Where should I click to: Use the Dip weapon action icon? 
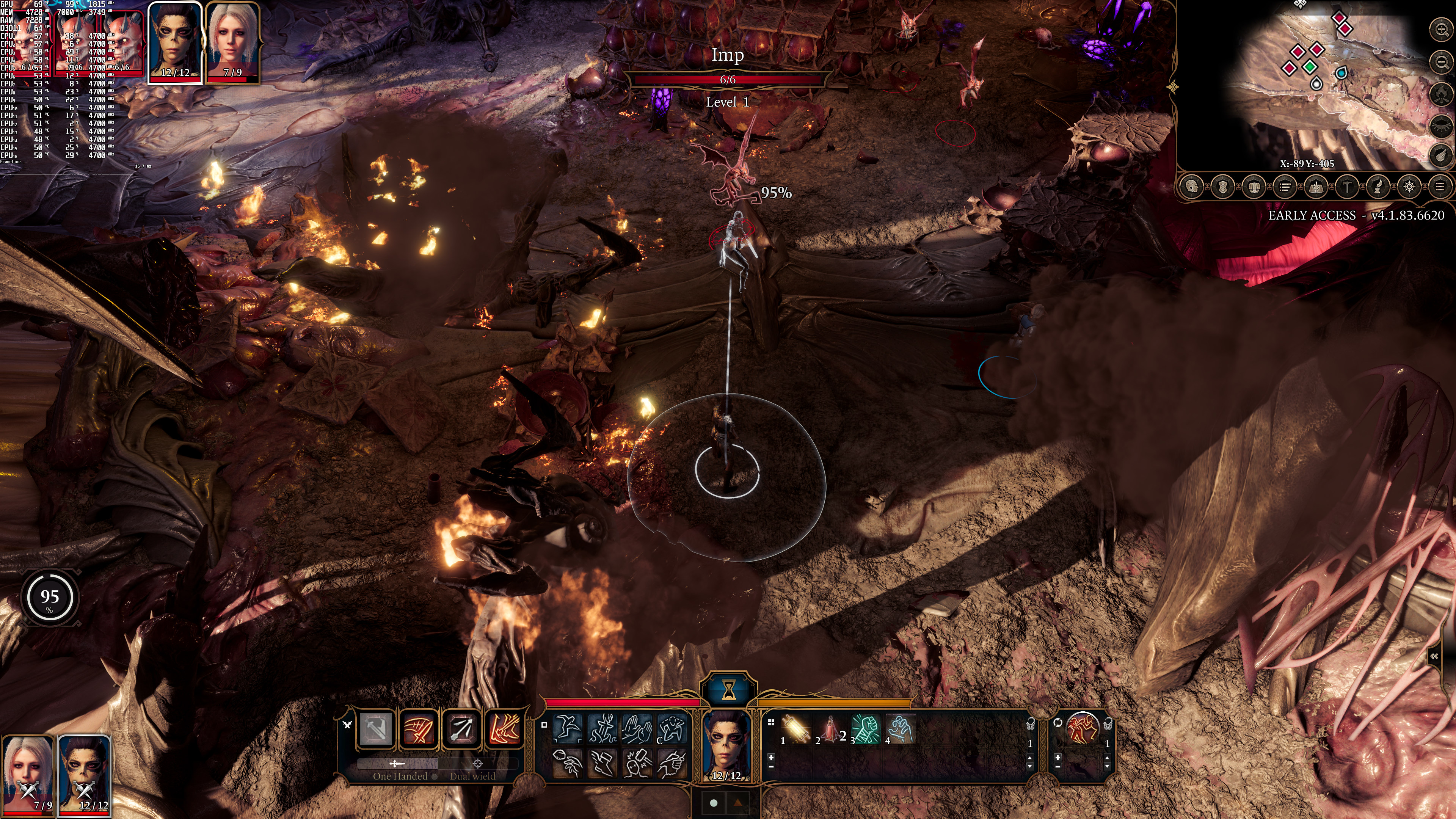click(672, 763)
